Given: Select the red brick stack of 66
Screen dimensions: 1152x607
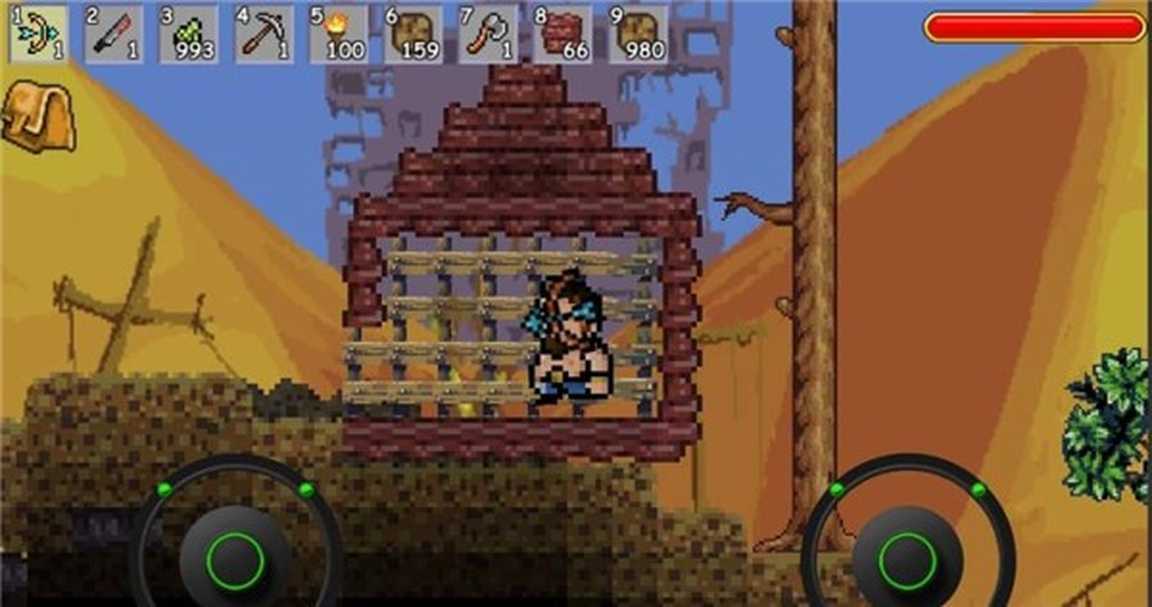Looking at the screenshot, I should click(563, 34).
